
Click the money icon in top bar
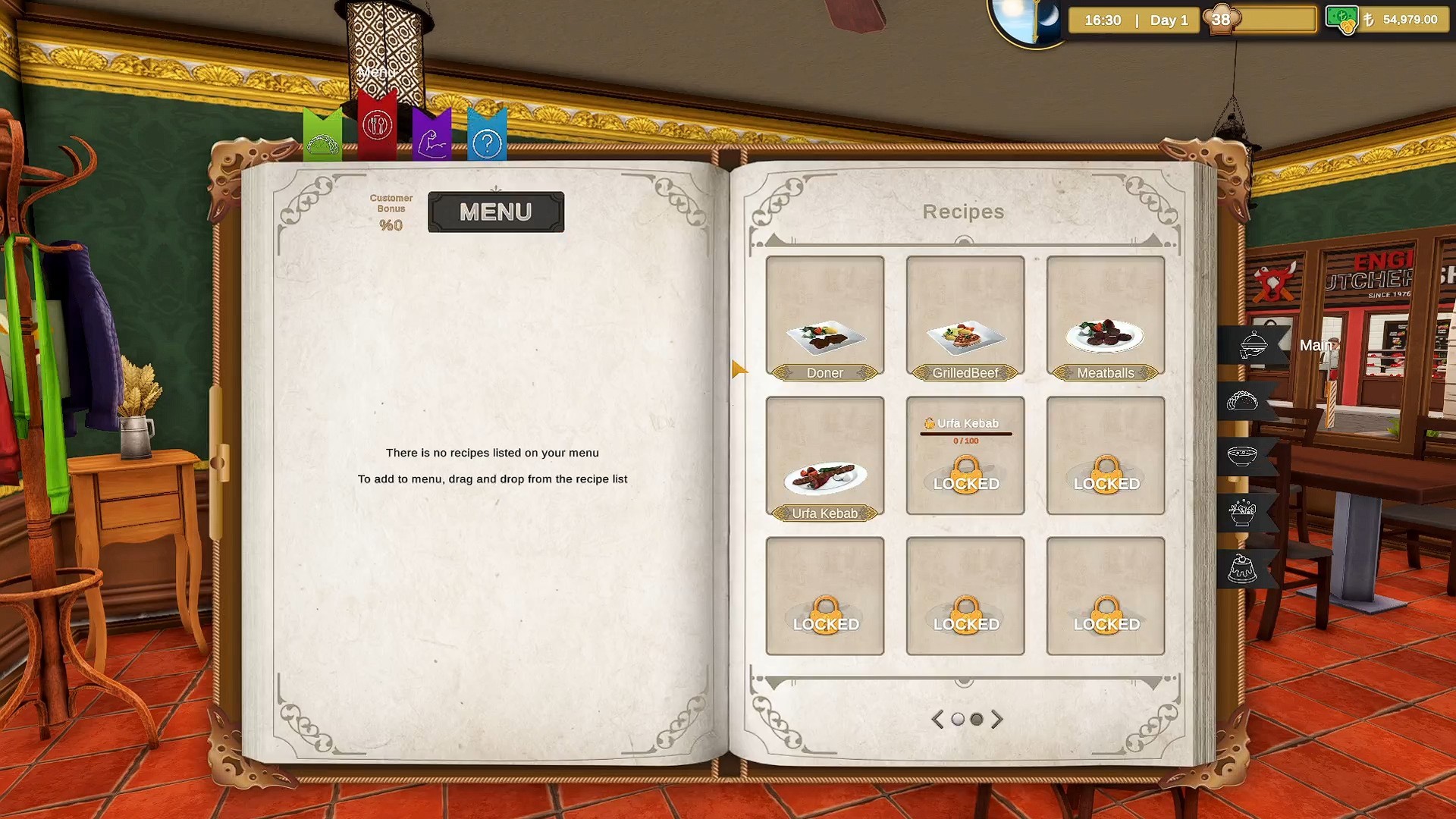coord(1341,20)
